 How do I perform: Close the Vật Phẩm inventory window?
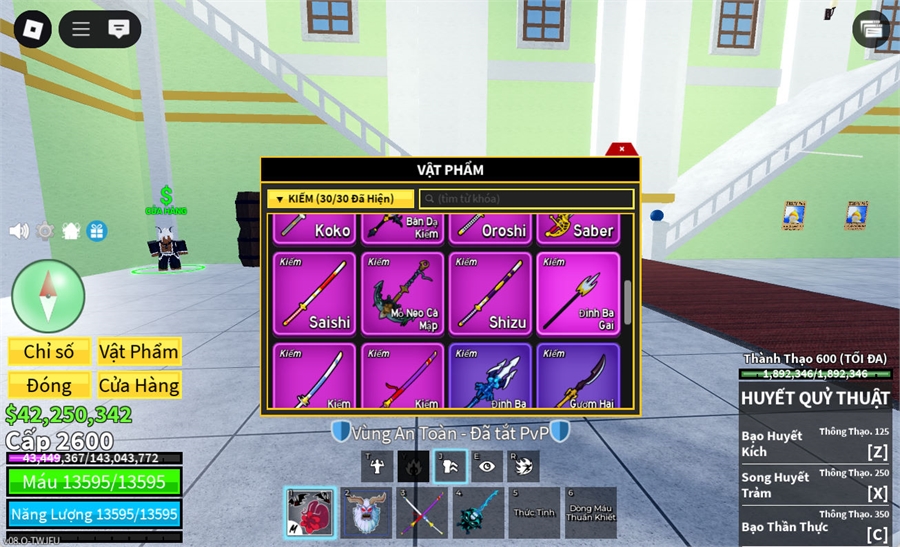coord(622,149)
